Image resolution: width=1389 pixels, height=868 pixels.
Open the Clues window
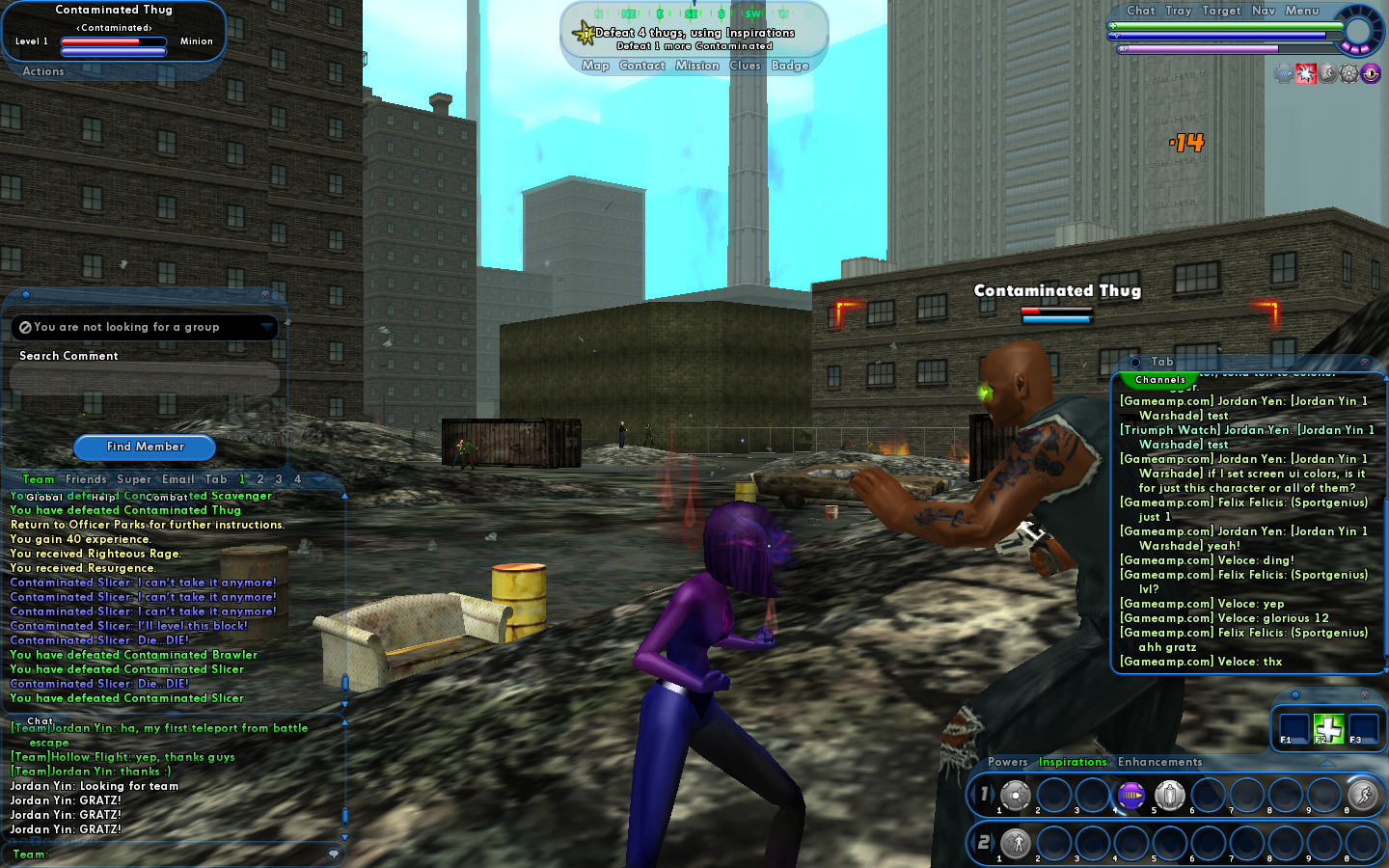[x=745, y=66]
